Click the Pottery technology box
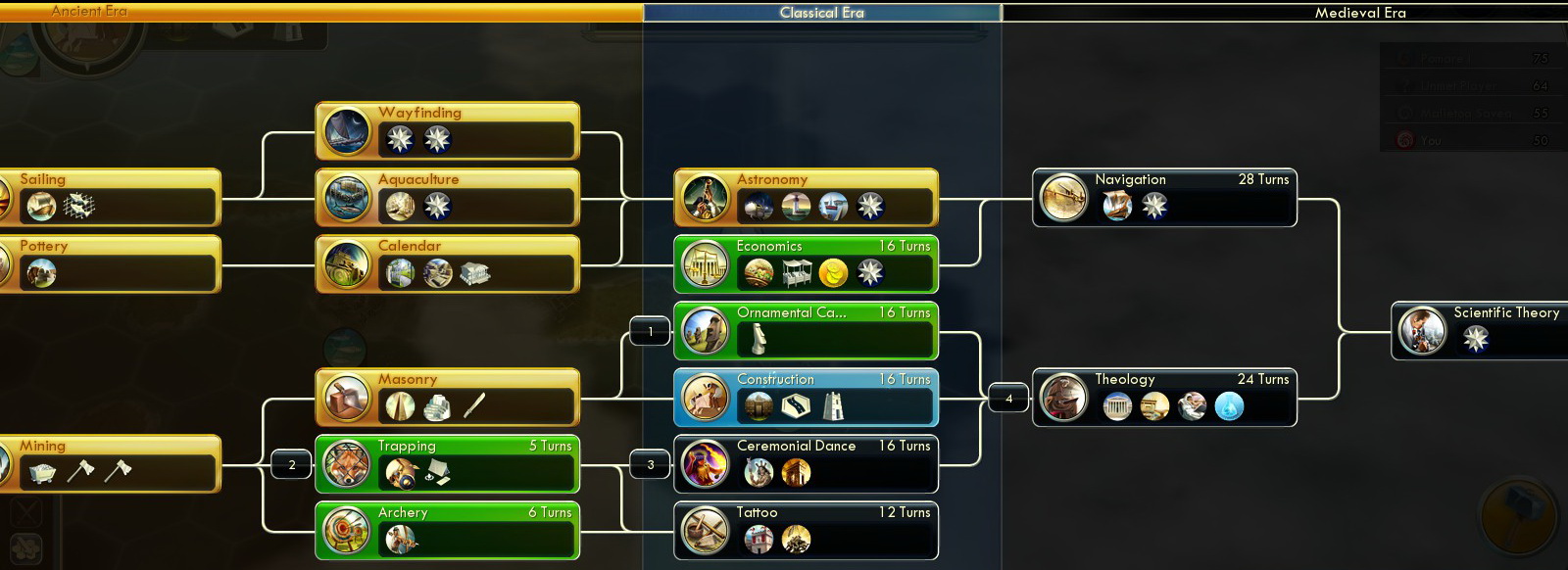The width and height of the screenshot is (1568, 570). point(109,263)
